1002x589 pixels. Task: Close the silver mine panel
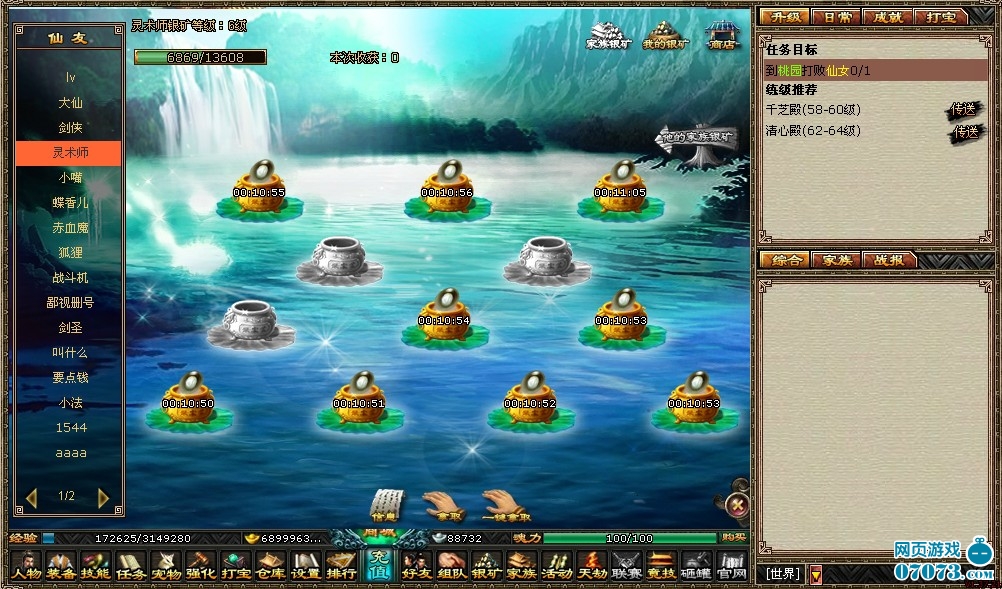pos(737,505)
